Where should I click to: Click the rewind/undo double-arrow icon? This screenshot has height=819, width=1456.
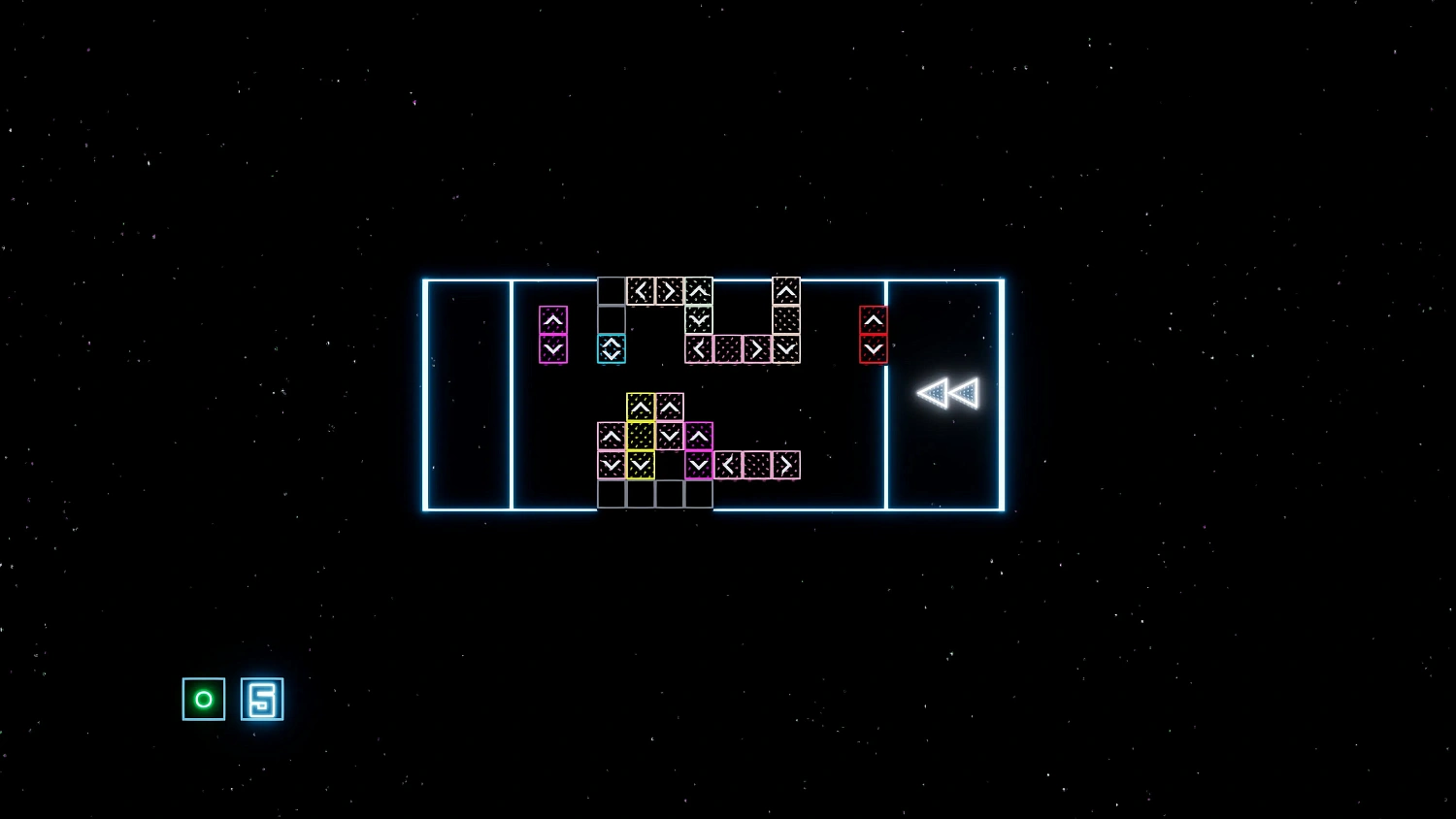[x=949, y=392]
